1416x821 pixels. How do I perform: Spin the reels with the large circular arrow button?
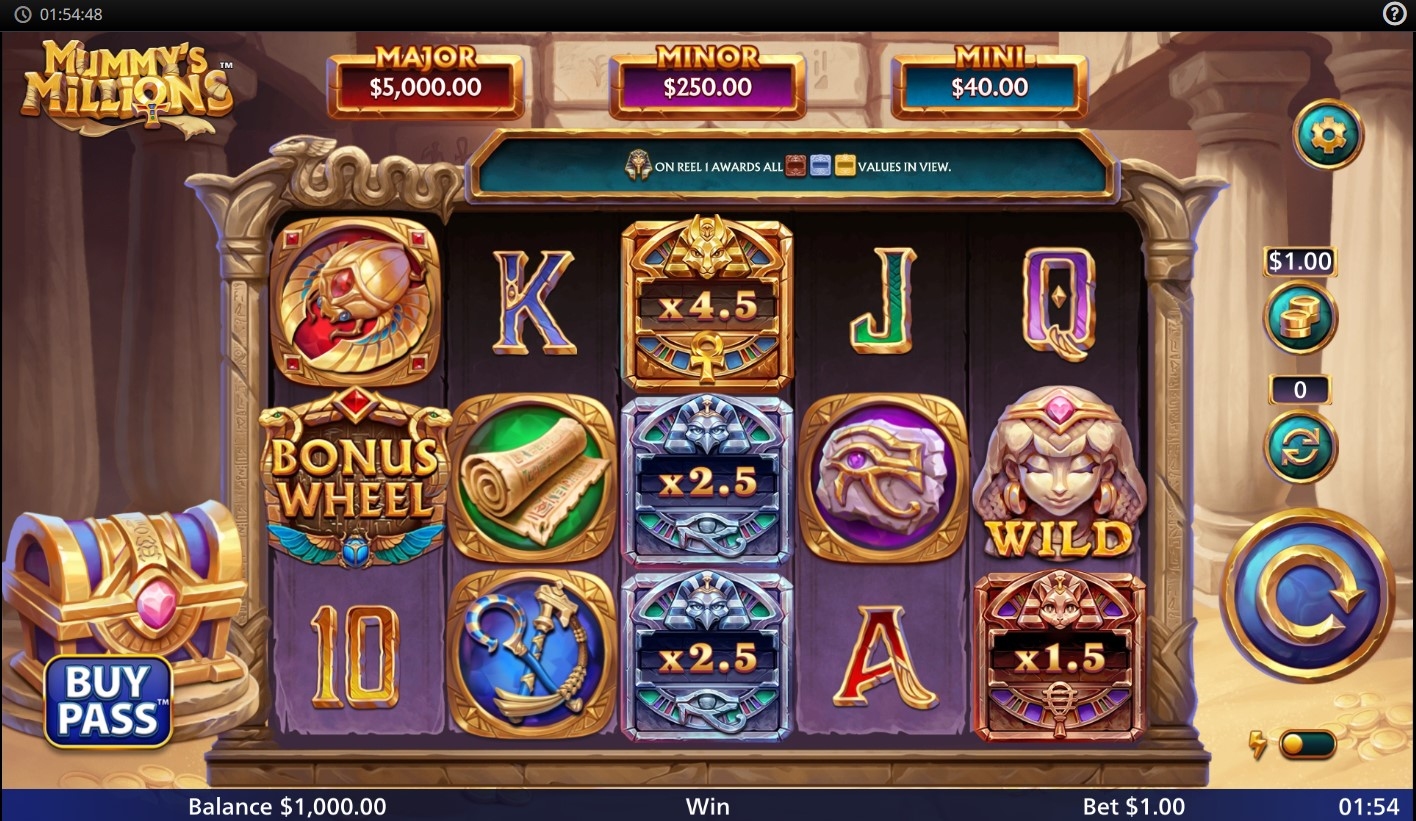point(1308,594)
